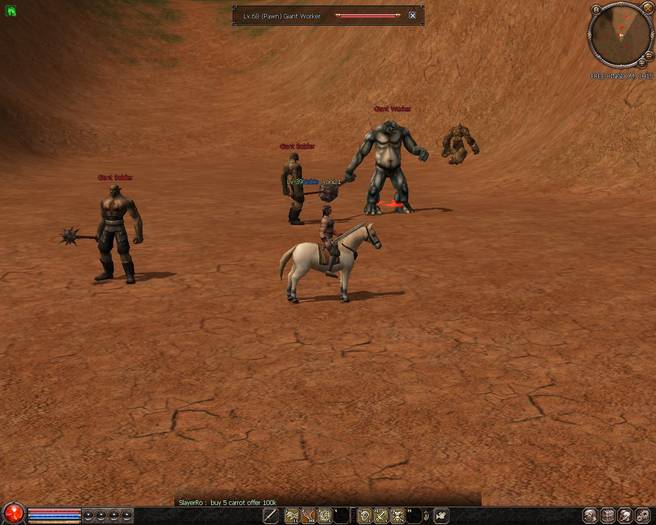This screenshot has width=656, height=525.
Task: Close the Giant Worker target panel
Action: [x=412, y=16]
